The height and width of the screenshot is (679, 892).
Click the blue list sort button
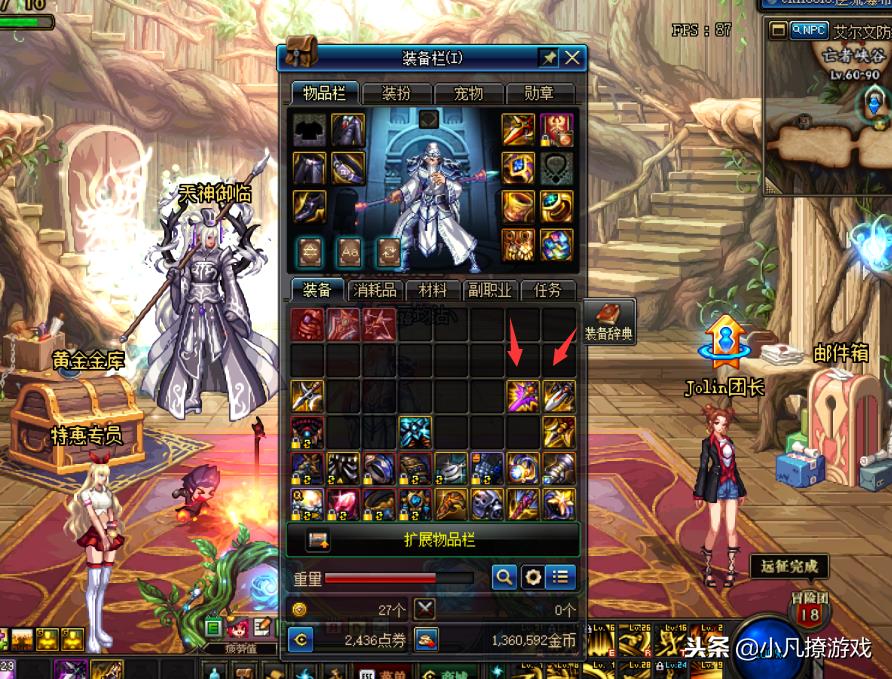click(562, 577)
